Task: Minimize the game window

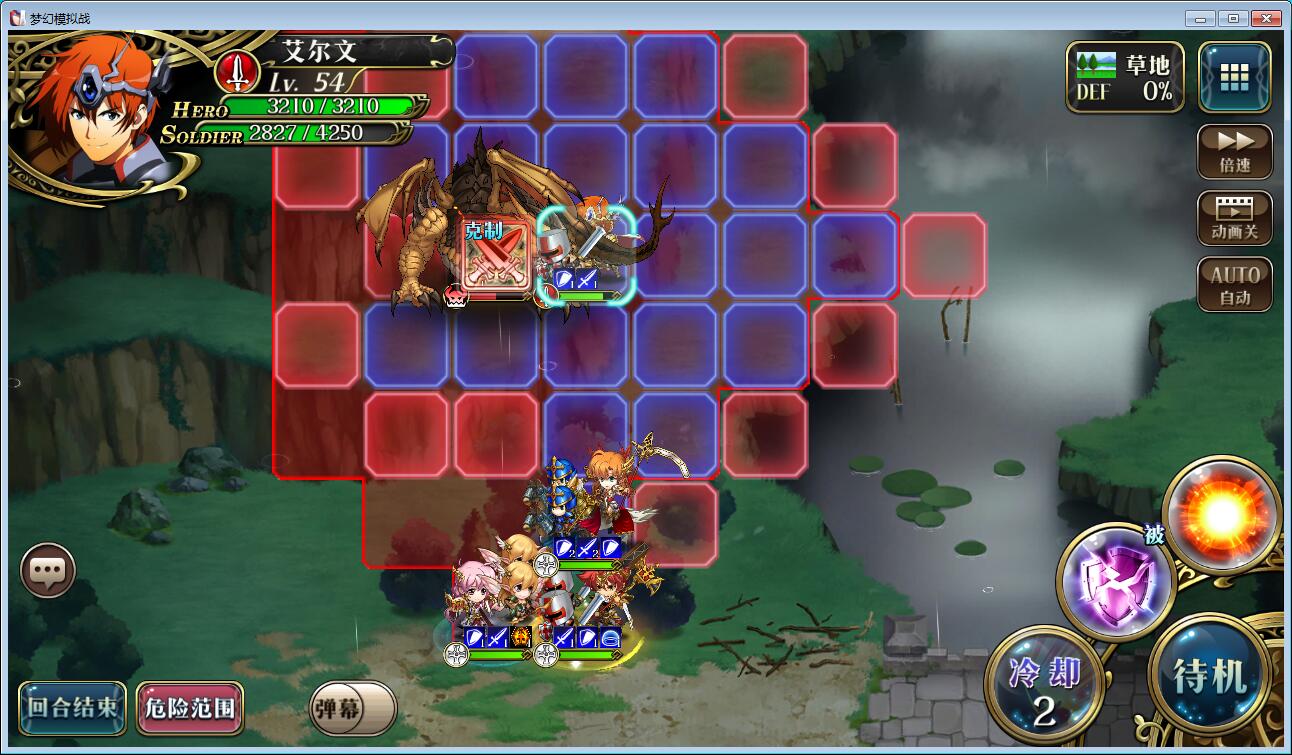Action: pos(1201,18)
